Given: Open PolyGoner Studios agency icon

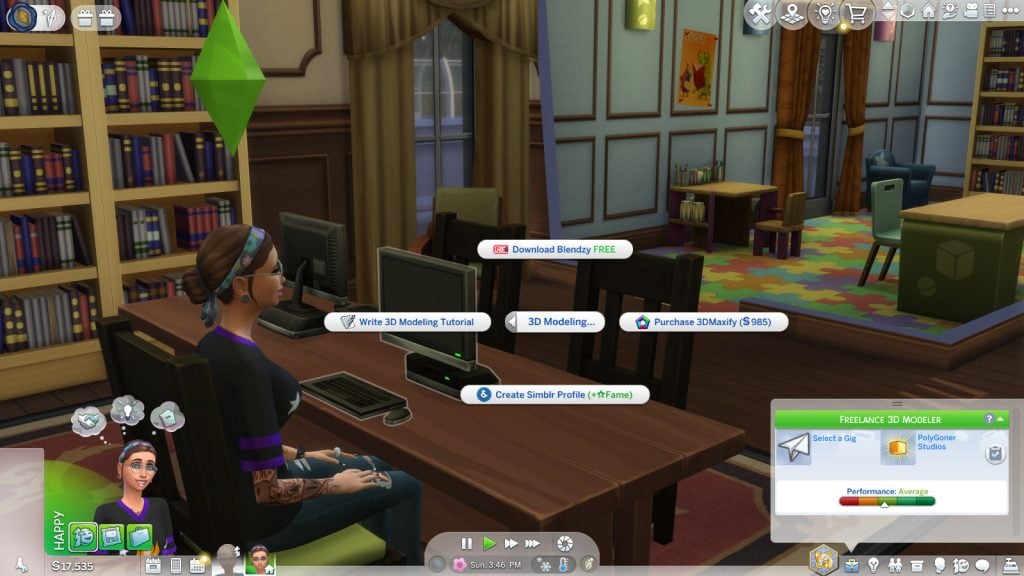Looking at the screenshot, I should [x=898, y=448].
